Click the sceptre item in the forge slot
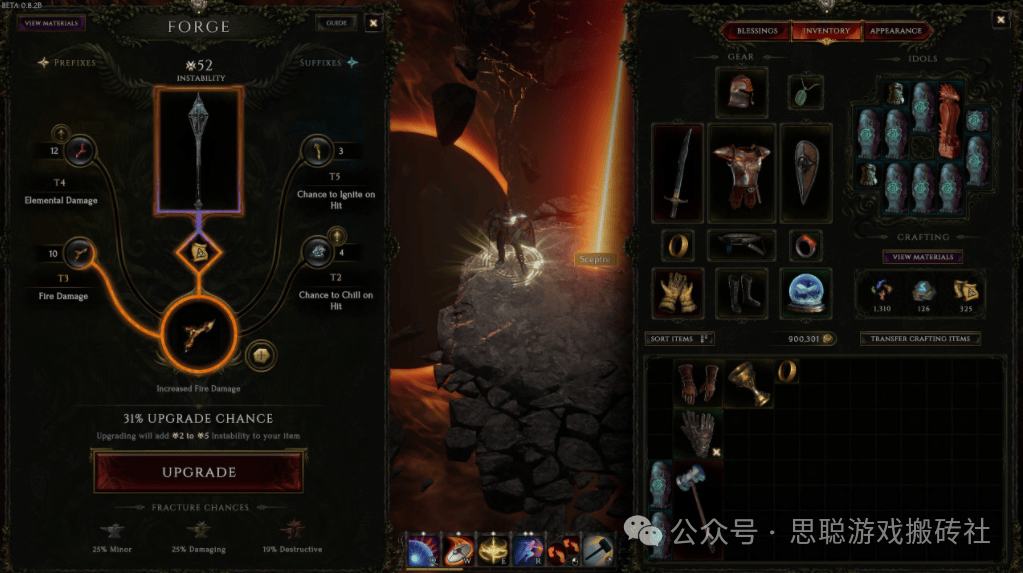The image size is (1023, 573). pyautogui.click(x=198, y=150)
